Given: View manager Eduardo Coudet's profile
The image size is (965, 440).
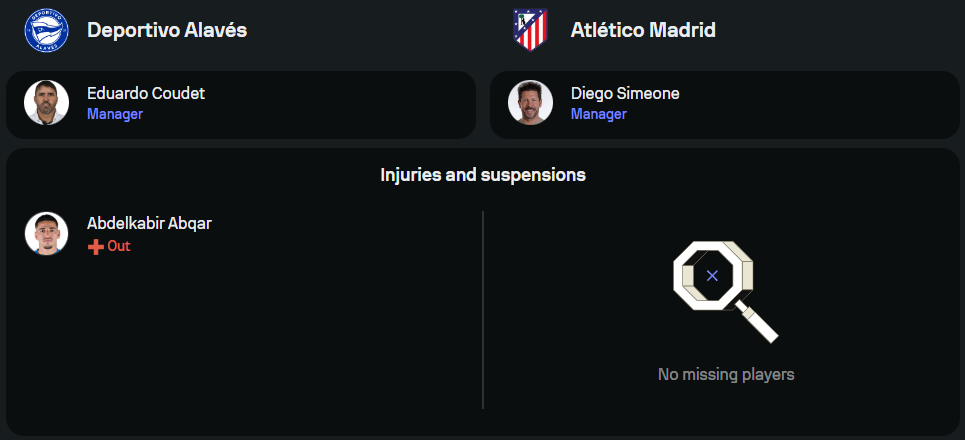Looking at the screenshot, I should coord(146,94).
